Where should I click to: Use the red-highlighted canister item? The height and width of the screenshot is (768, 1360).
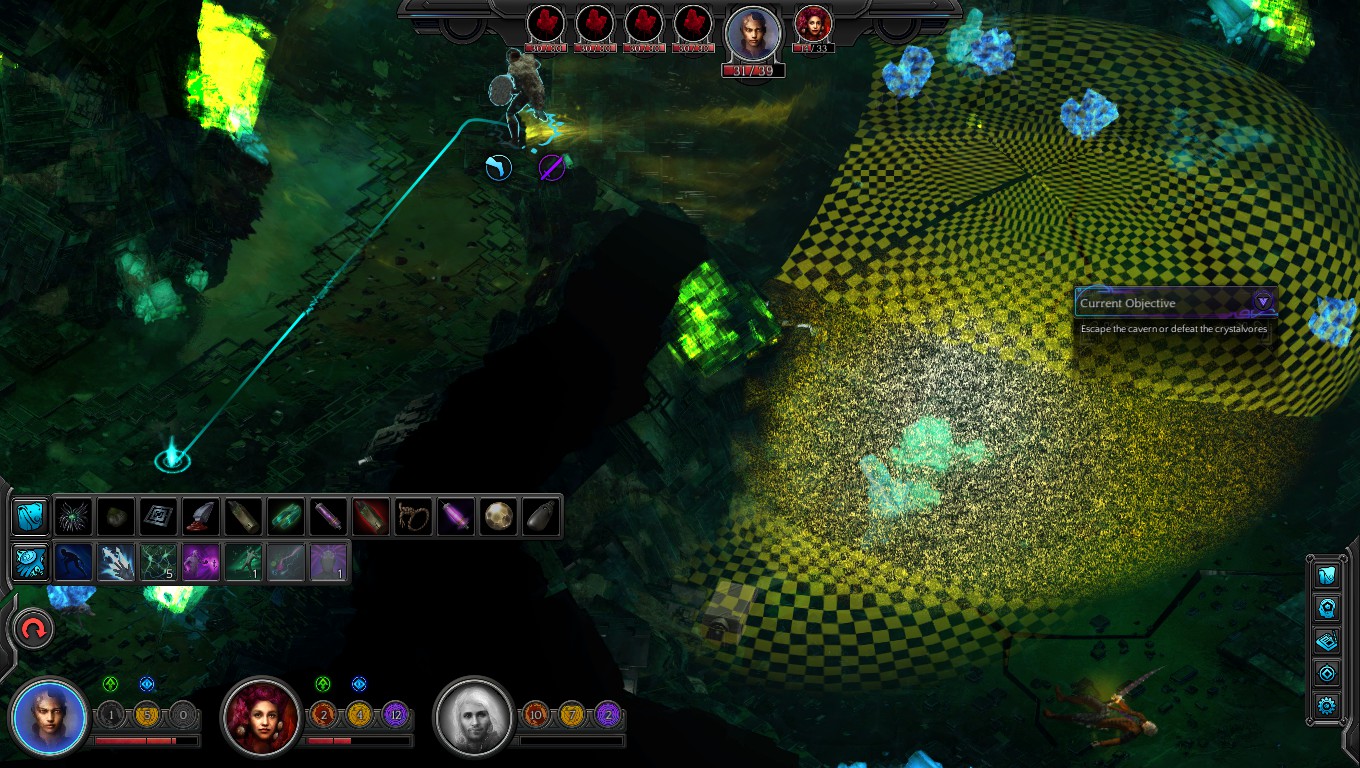pyautogui.click(x=371, y=516)
